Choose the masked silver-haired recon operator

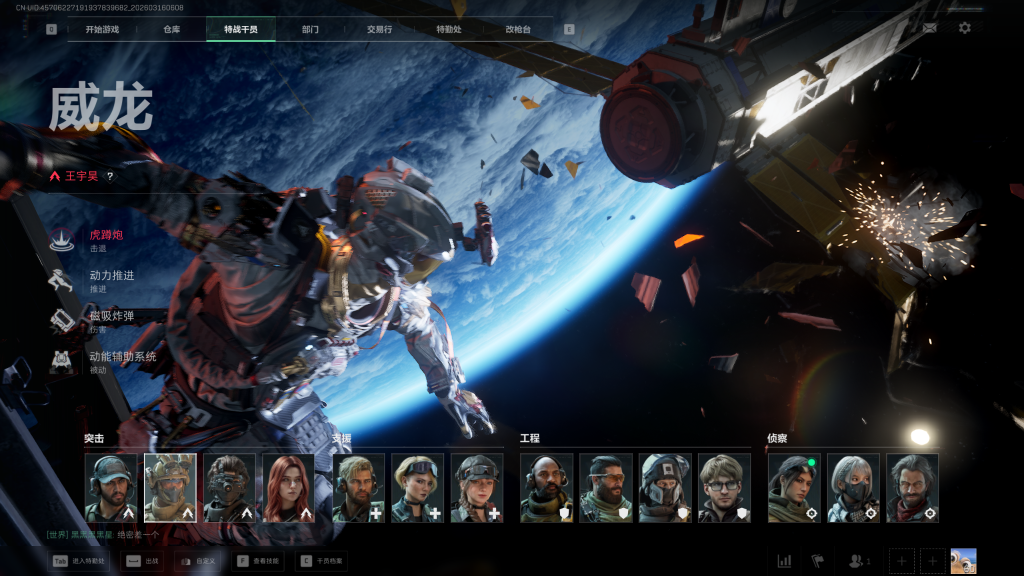pos(853,488)
